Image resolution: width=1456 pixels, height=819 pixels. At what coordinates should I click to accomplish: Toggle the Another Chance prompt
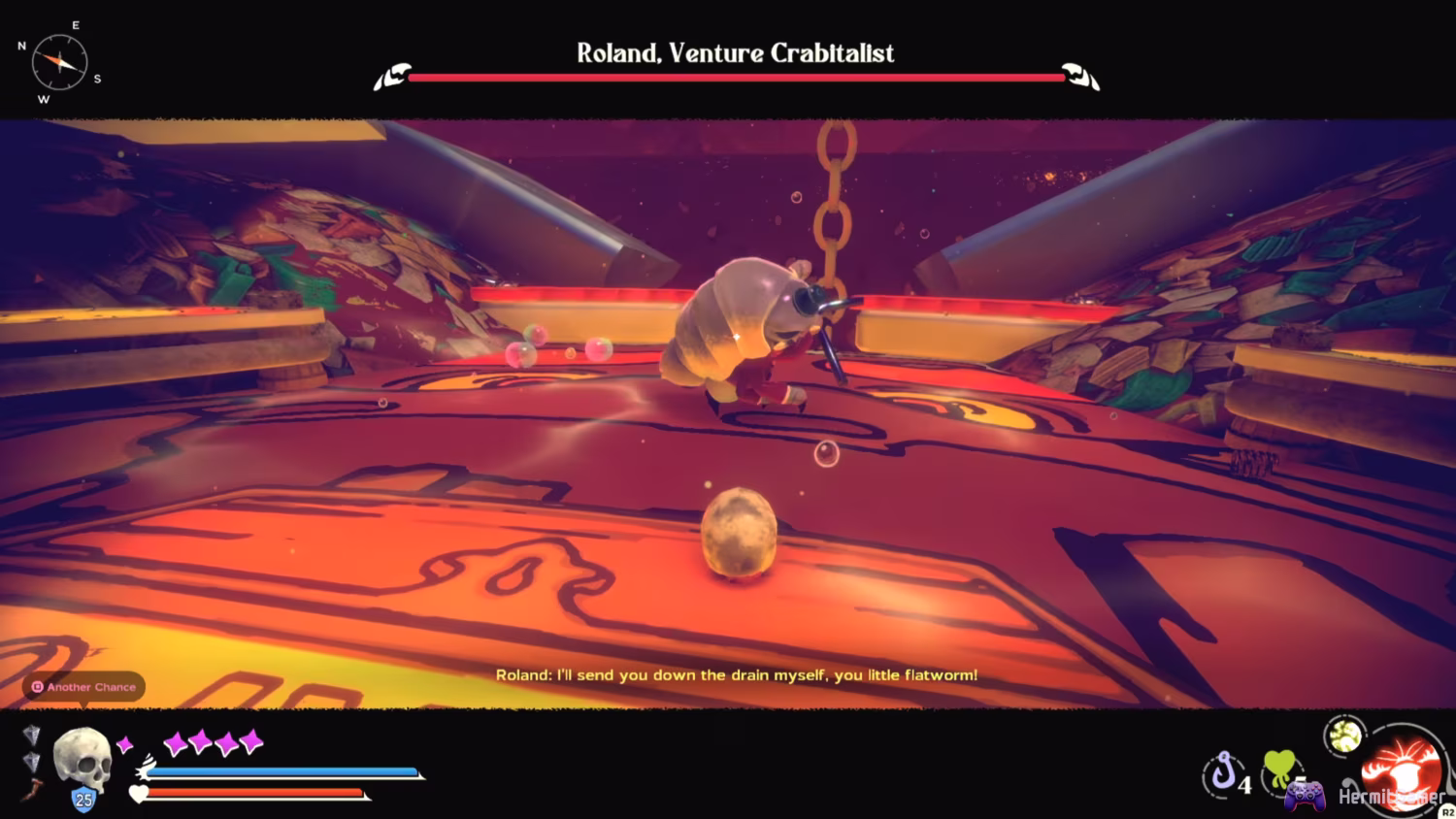(x=82, y=686)
